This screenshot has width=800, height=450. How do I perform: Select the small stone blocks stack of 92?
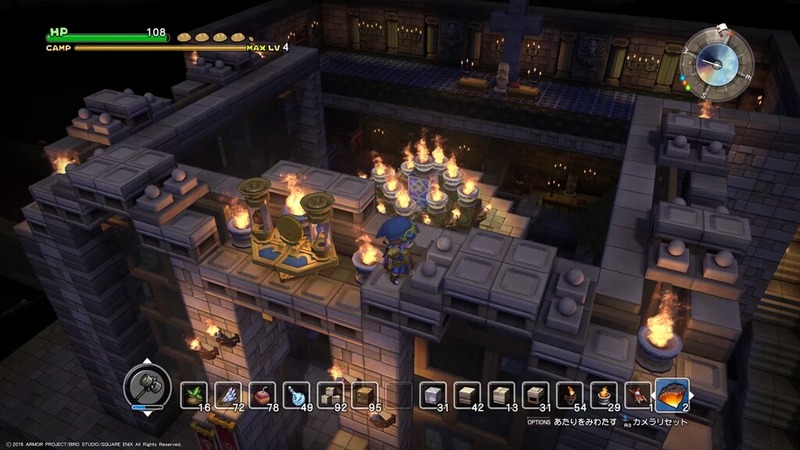click(331, 393)
